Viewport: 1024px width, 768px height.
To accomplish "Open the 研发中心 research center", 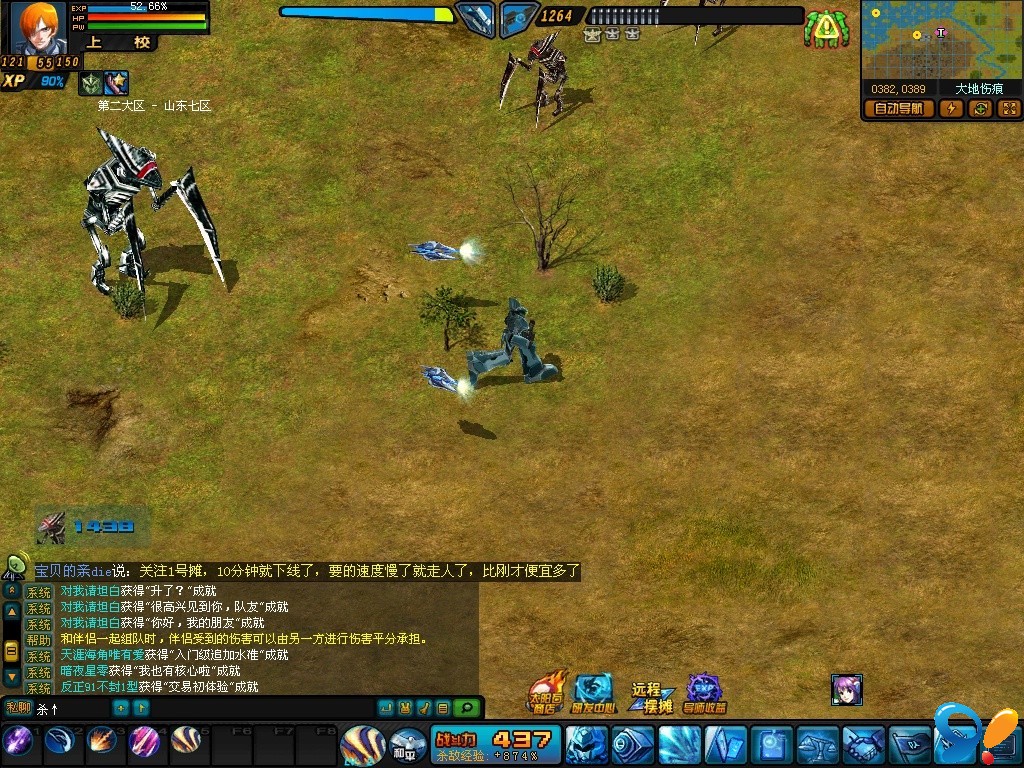I will pyautogui.click(x=592, y=692).
